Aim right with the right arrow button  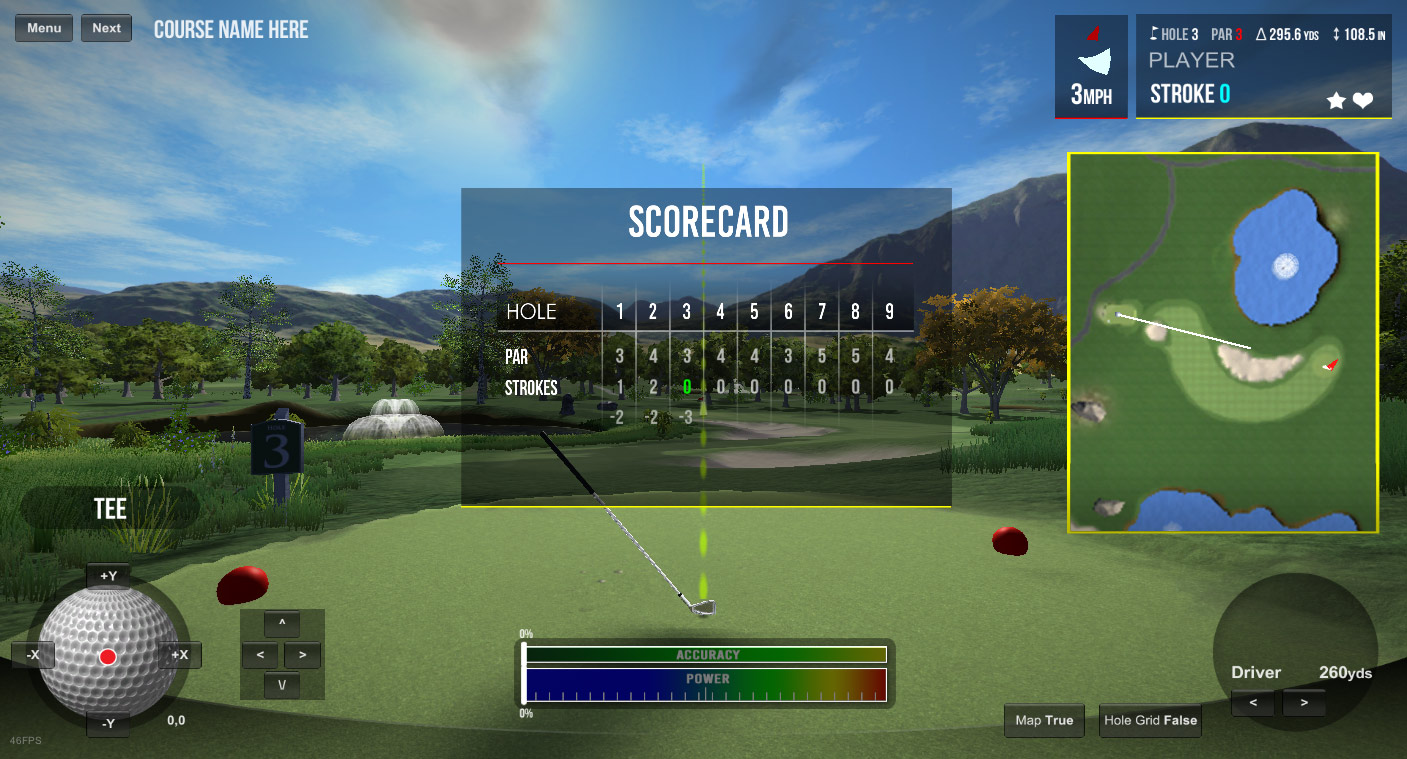[x=303, y=656]
